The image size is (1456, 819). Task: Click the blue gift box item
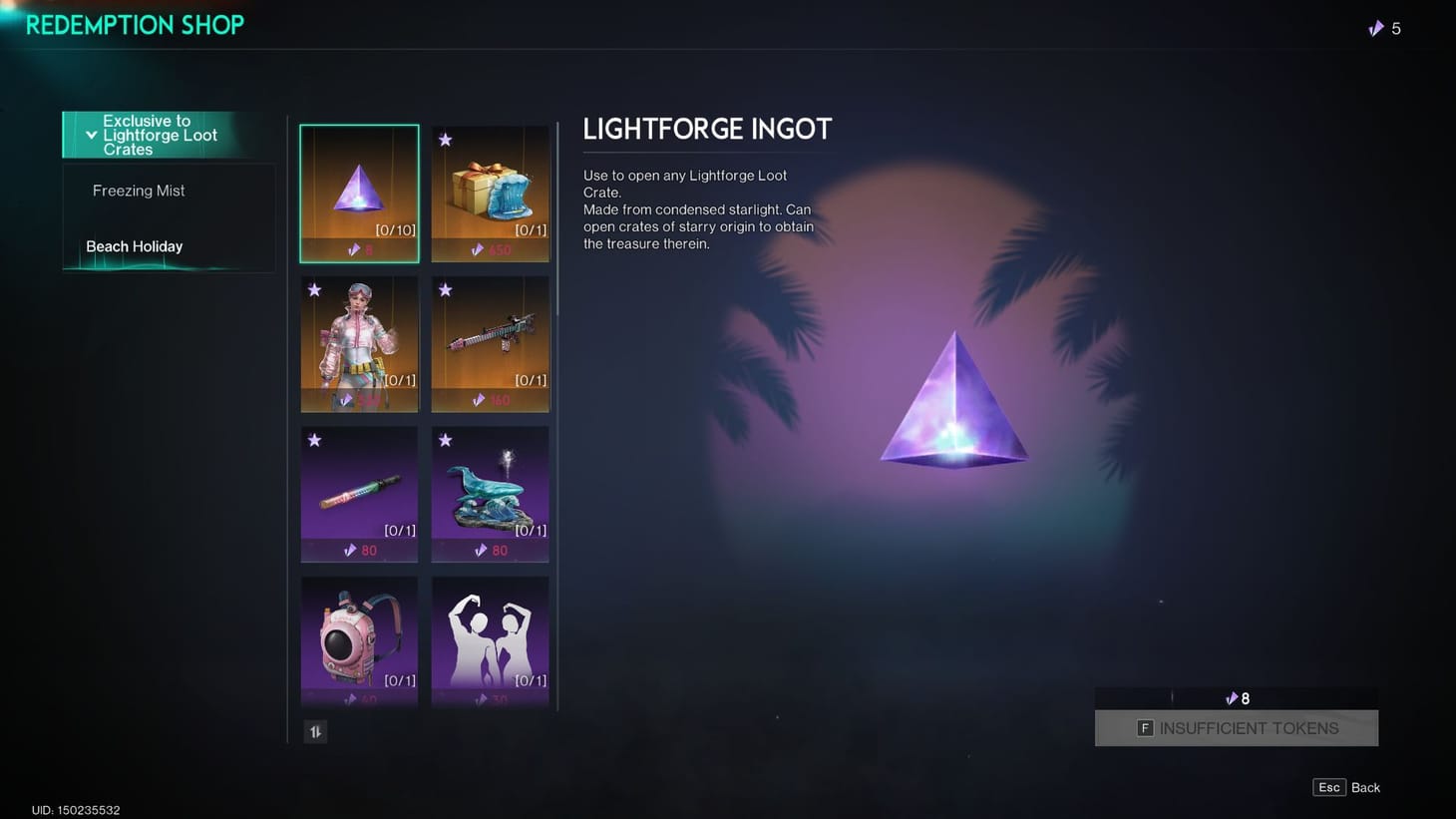[x=490, y=193]
